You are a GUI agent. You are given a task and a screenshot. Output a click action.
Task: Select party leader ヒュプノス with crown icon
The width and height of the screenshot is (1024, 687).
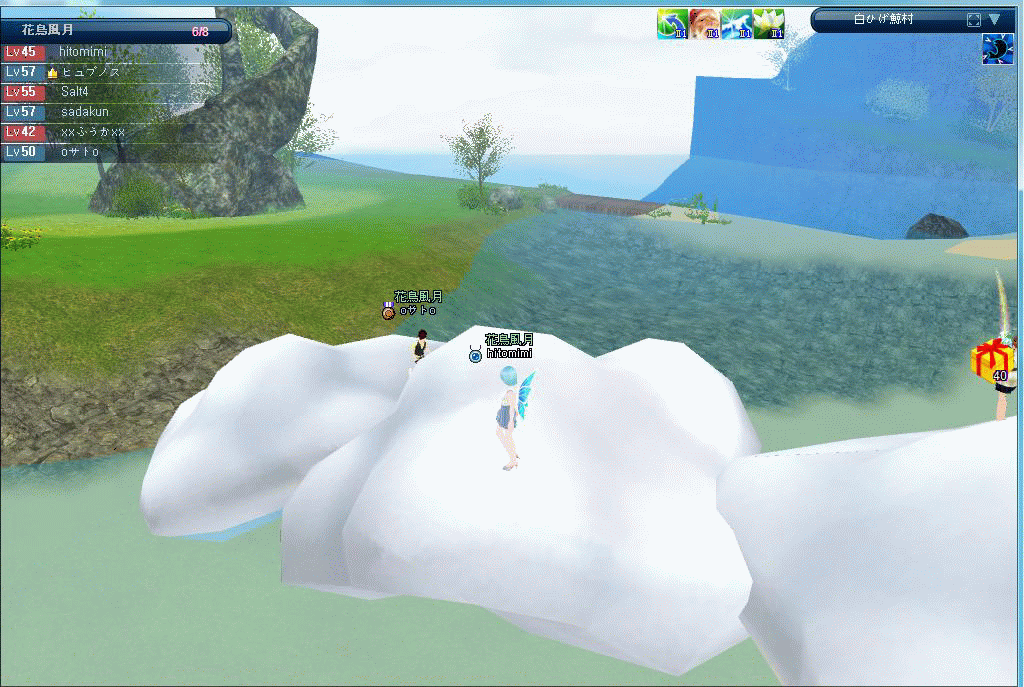pyautogui.click(x=90, y=72)
